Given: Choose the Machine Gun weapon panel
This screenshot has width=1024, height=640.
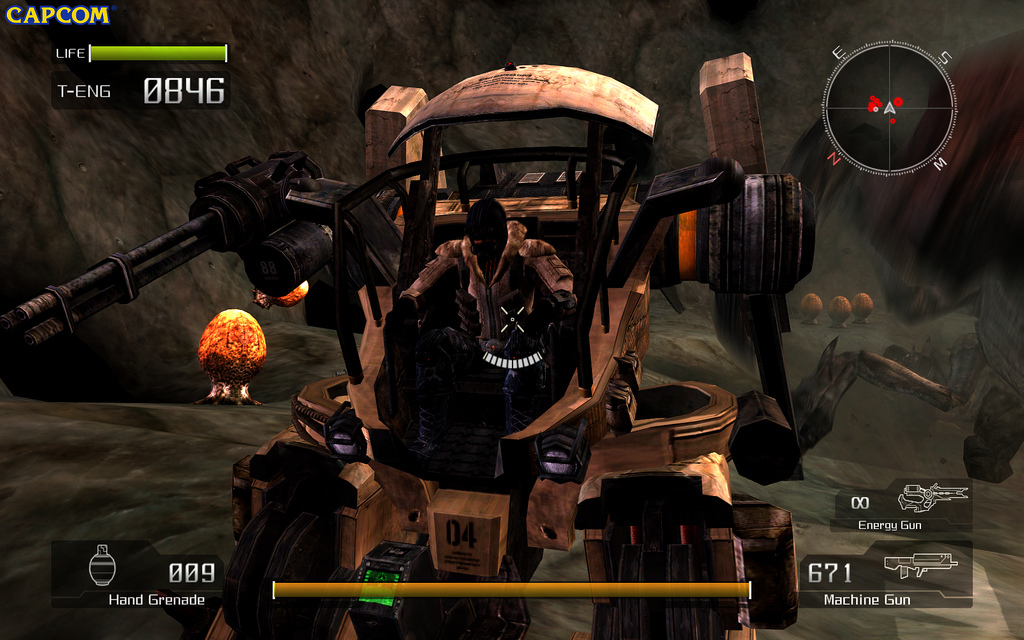Looking at the screenshot, I should point(884,575).
